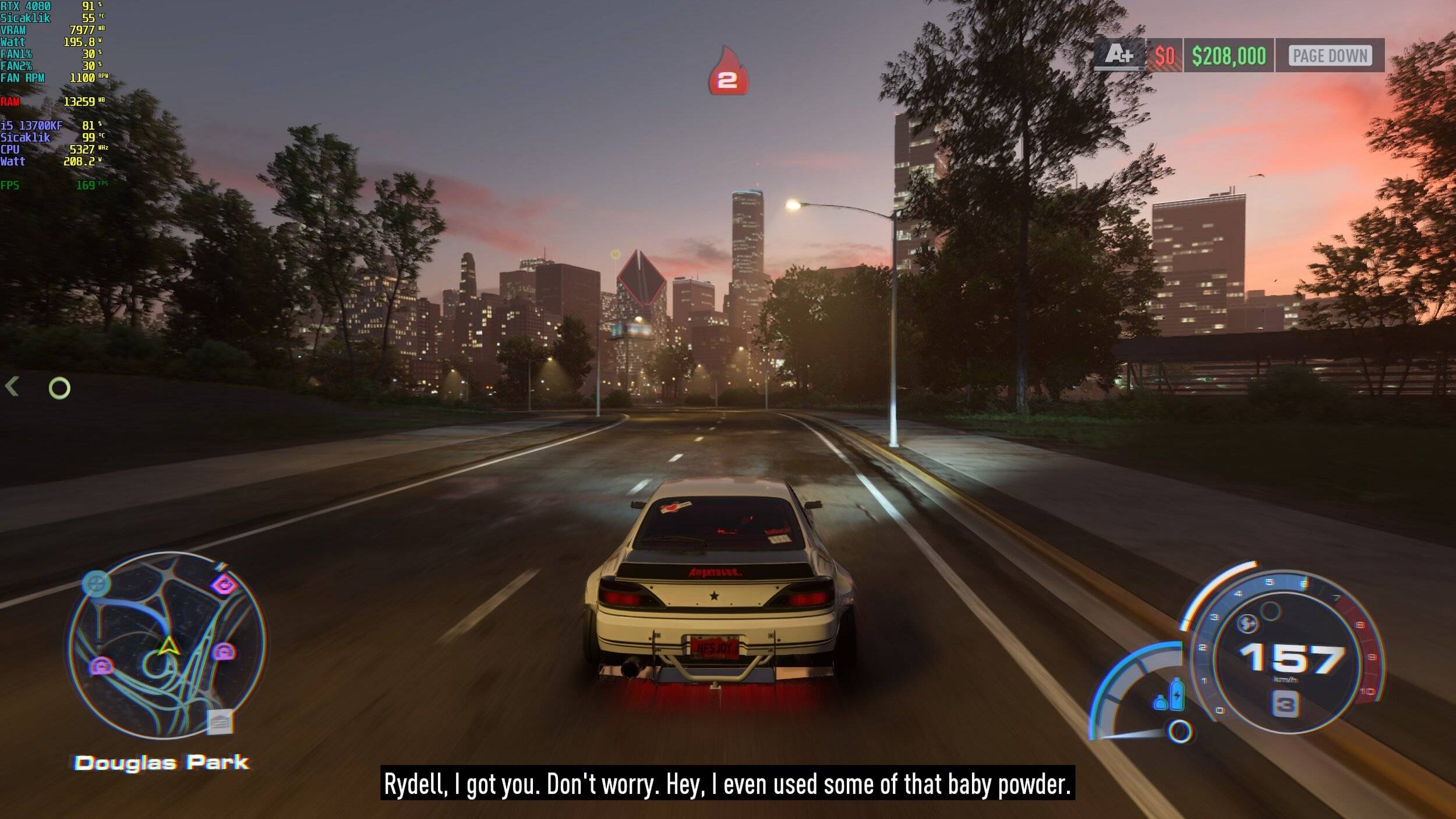Select the garage marker on the minimap
The width and height of the screenshot is (1456, 819).
coord(220,722)
